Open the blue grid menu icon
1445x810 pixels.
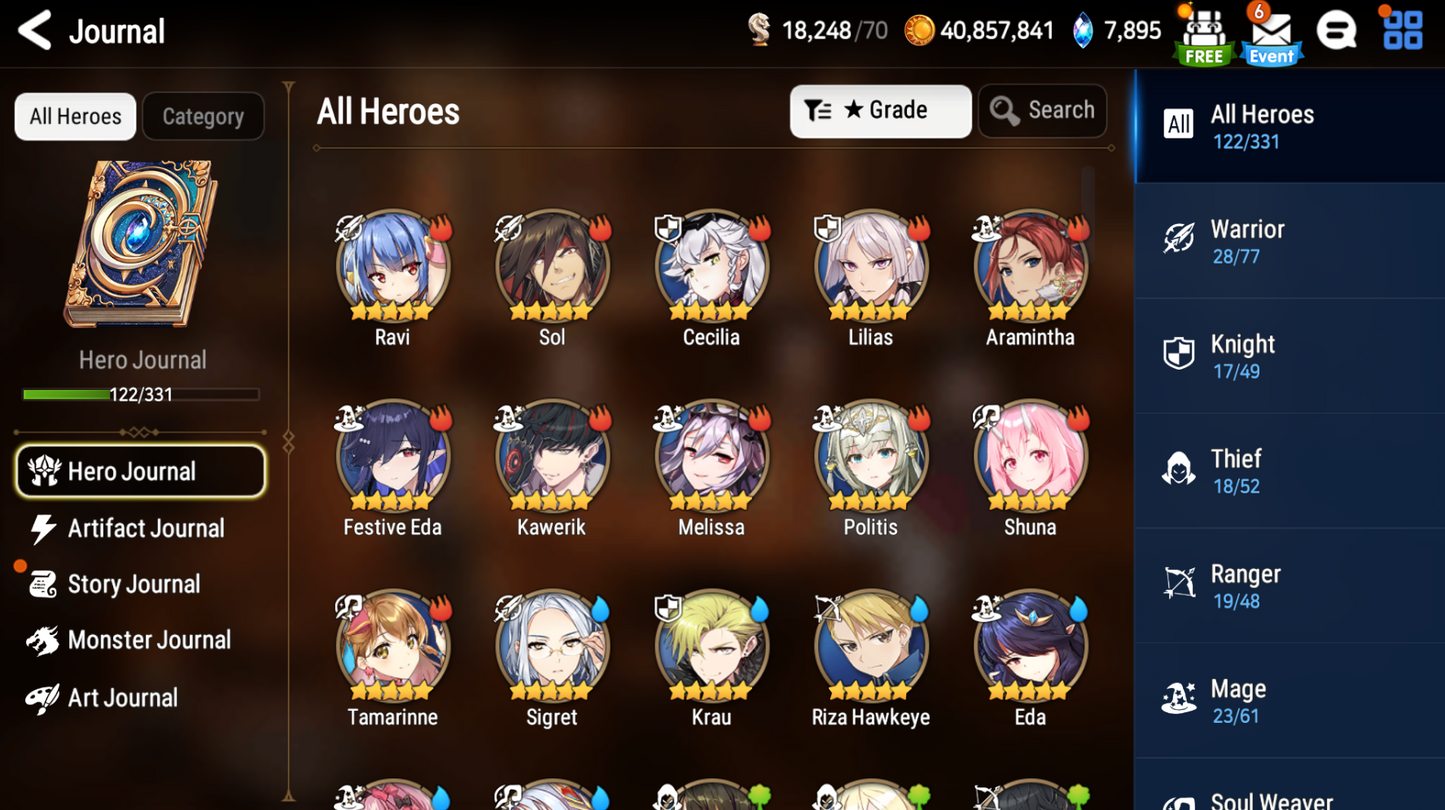coord(1402,30)
